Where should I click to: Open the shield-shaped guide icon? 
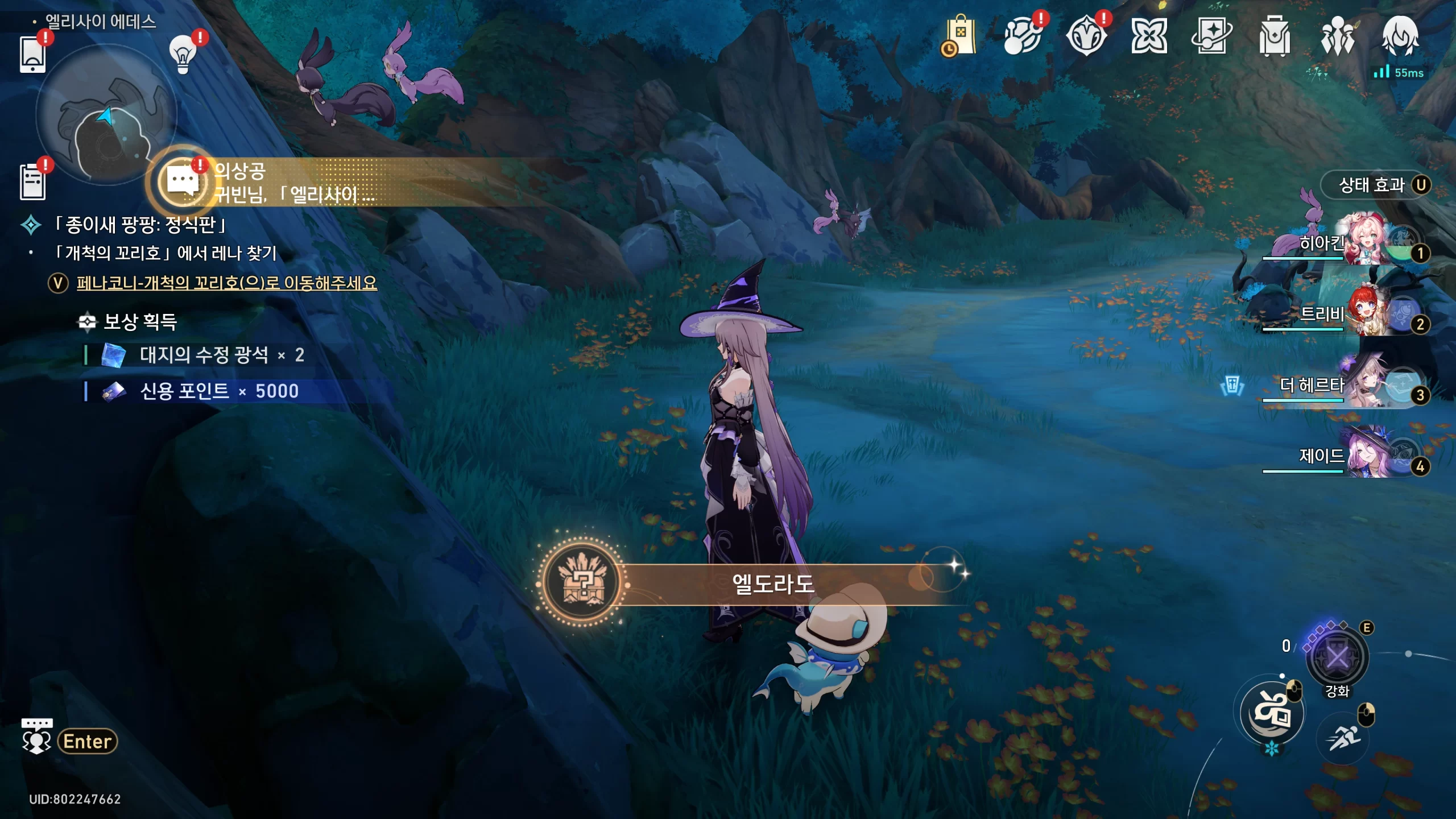pyautogui.click(x=1086, y=36)
